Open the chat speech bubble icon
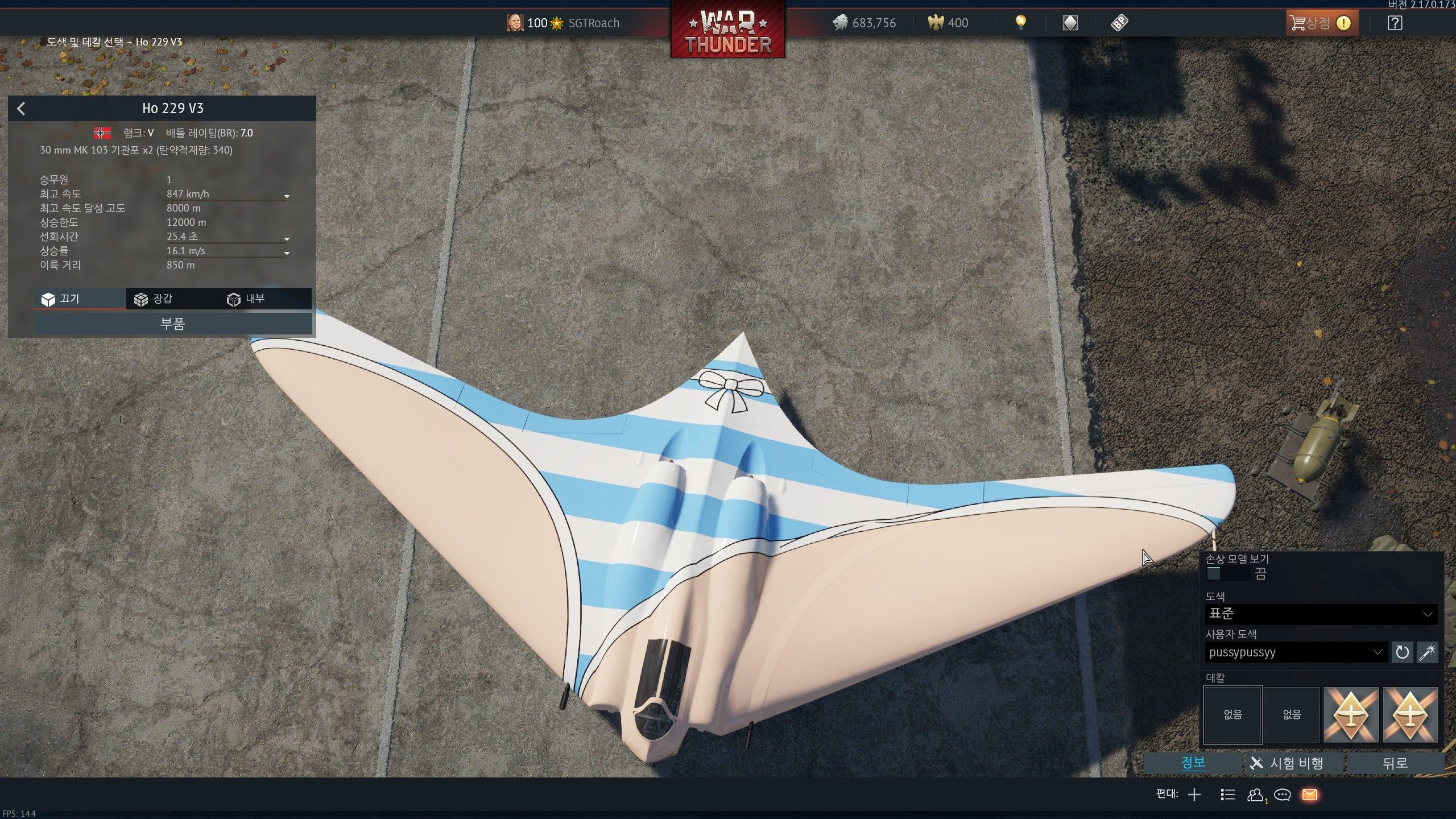The height and width of the screenshot is (819, 1456). pyautogui.click(x=1283, y=795)
